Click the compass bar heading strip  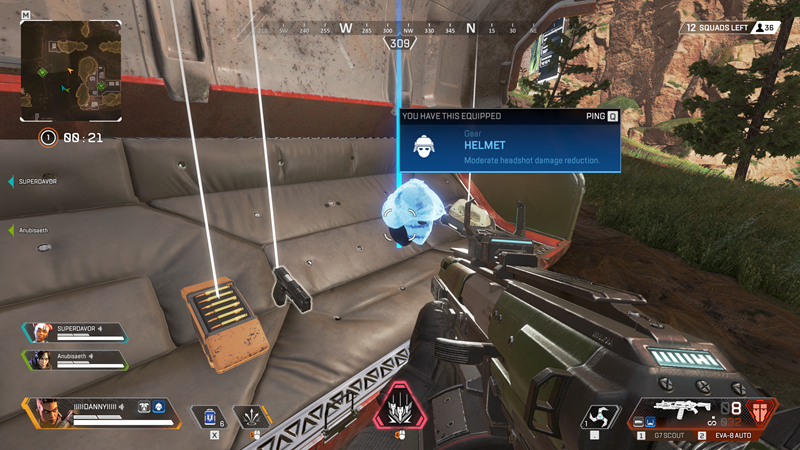pyautogui.click(x=400, y=29)
